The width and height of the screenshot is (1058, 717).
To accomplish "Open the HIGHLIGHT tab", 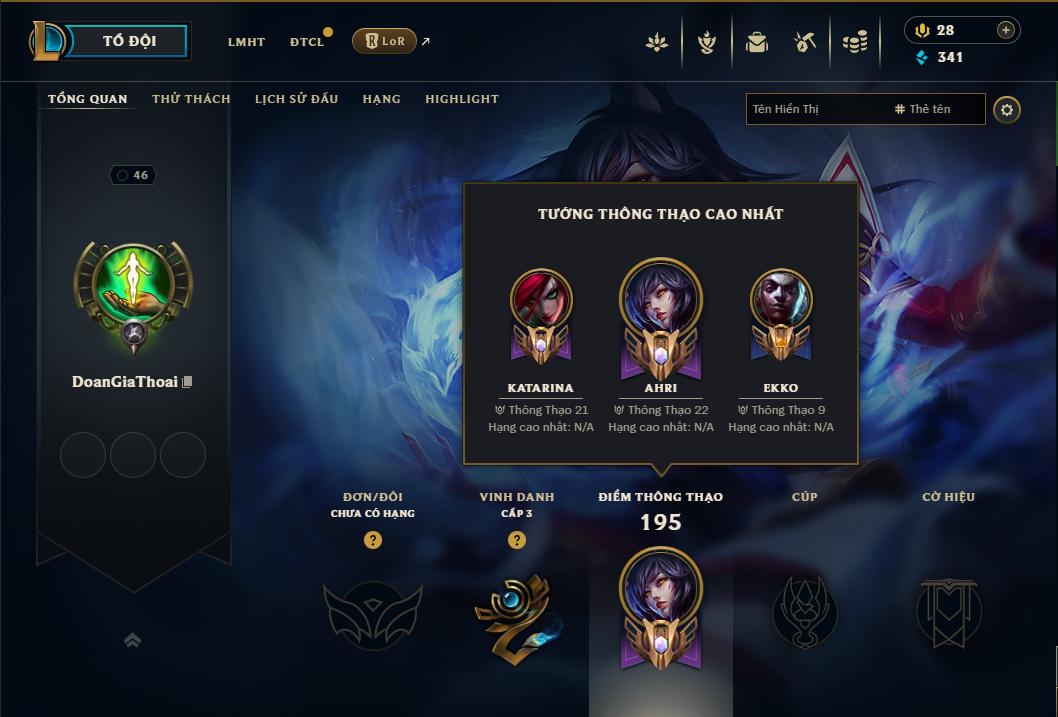I will click(x=461, y=99).
